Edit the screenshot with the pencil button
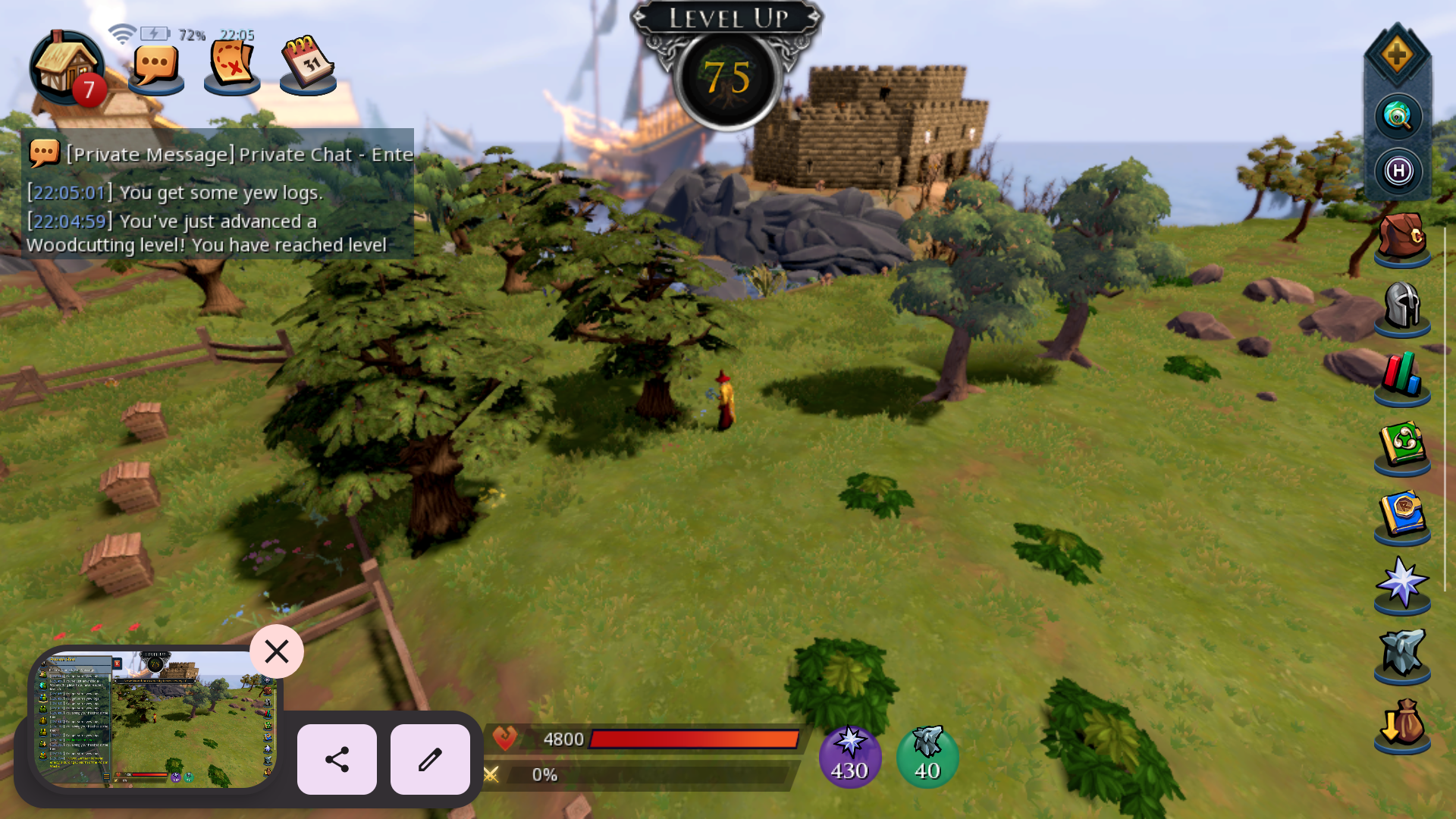 [x=430, y=759]
